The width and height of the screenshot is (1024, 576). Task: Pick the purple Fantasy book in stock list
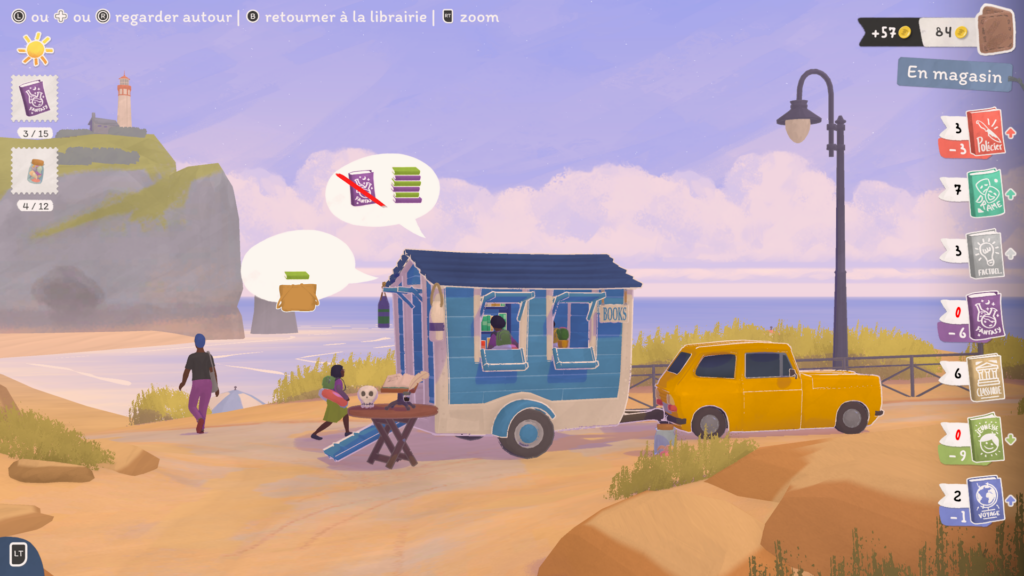[985, 315]
